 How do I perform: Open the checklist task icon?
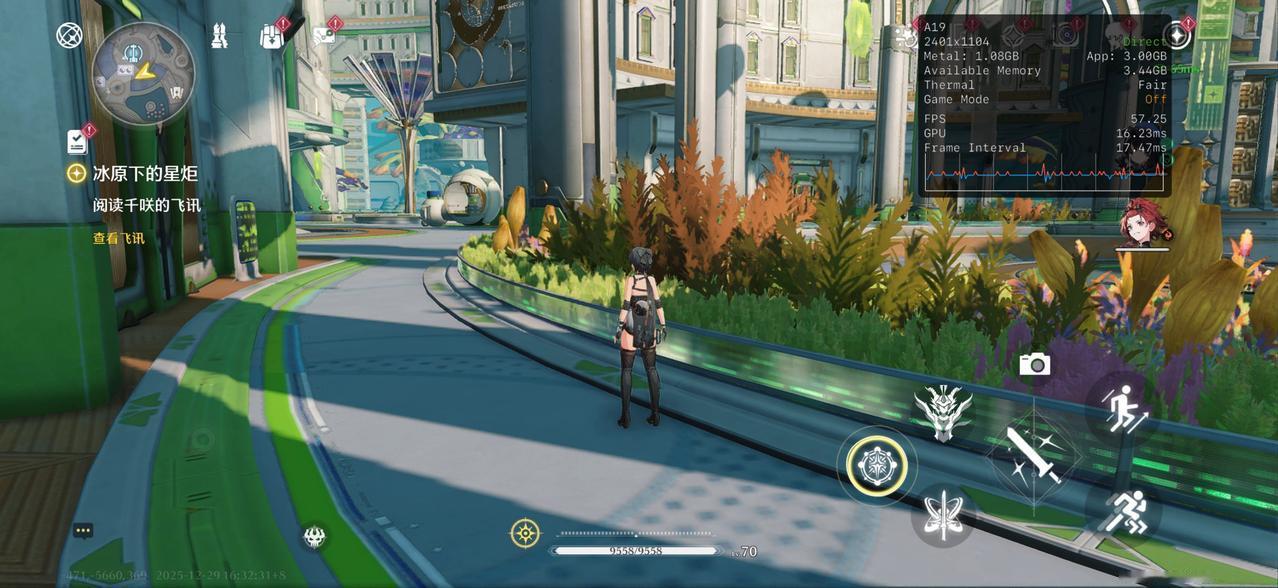tap(78, 141)
